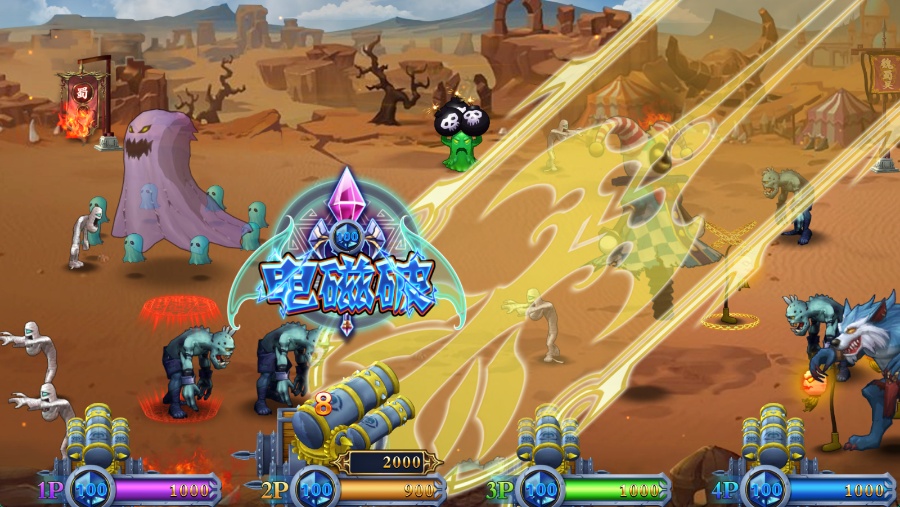Click the 3P bet value 100 badge
This screenshot has height=507, width=900.
541,490
